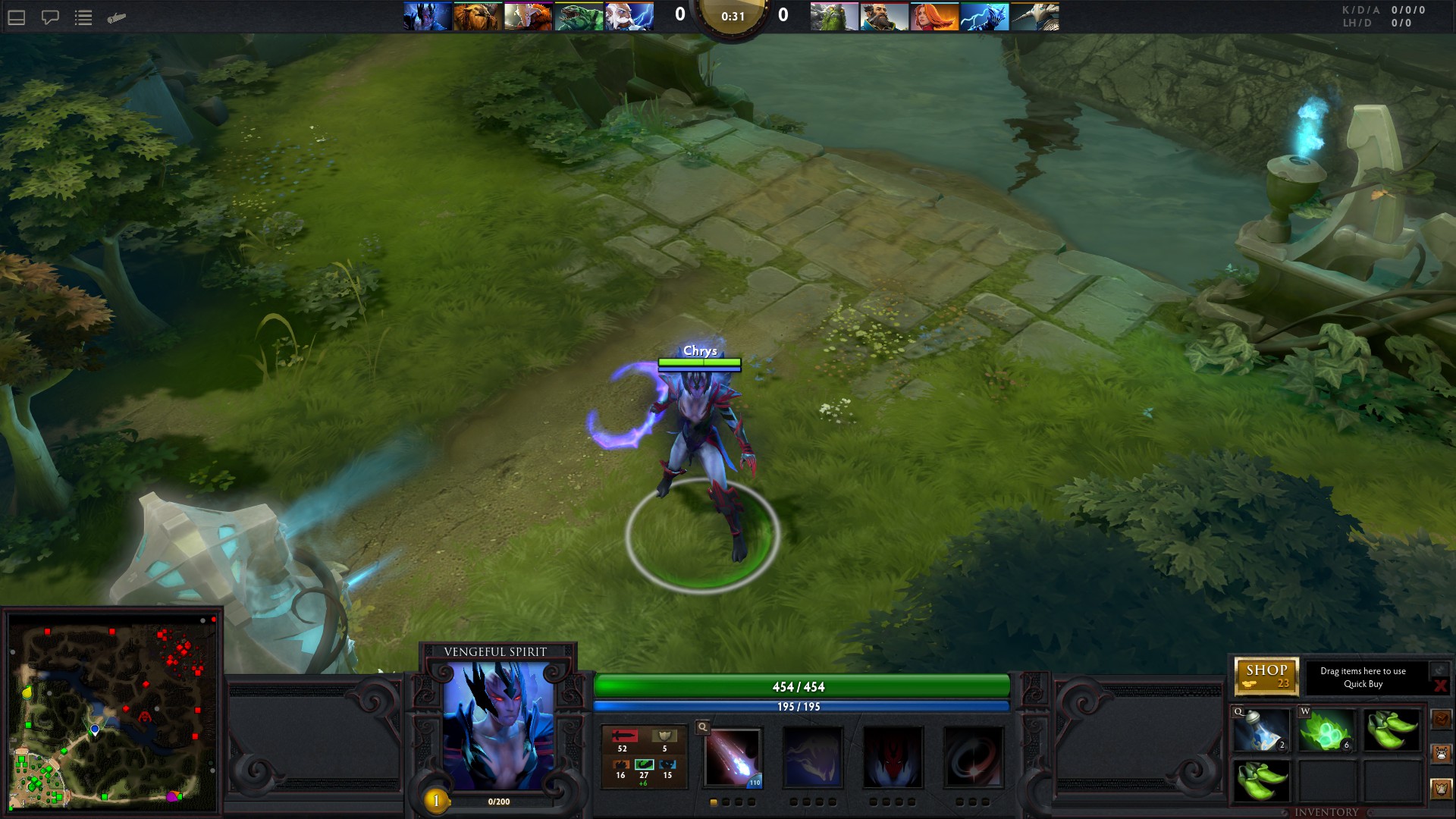
Task: Select Kunkka's portrait in the top bar
Action: click(884, 17)
